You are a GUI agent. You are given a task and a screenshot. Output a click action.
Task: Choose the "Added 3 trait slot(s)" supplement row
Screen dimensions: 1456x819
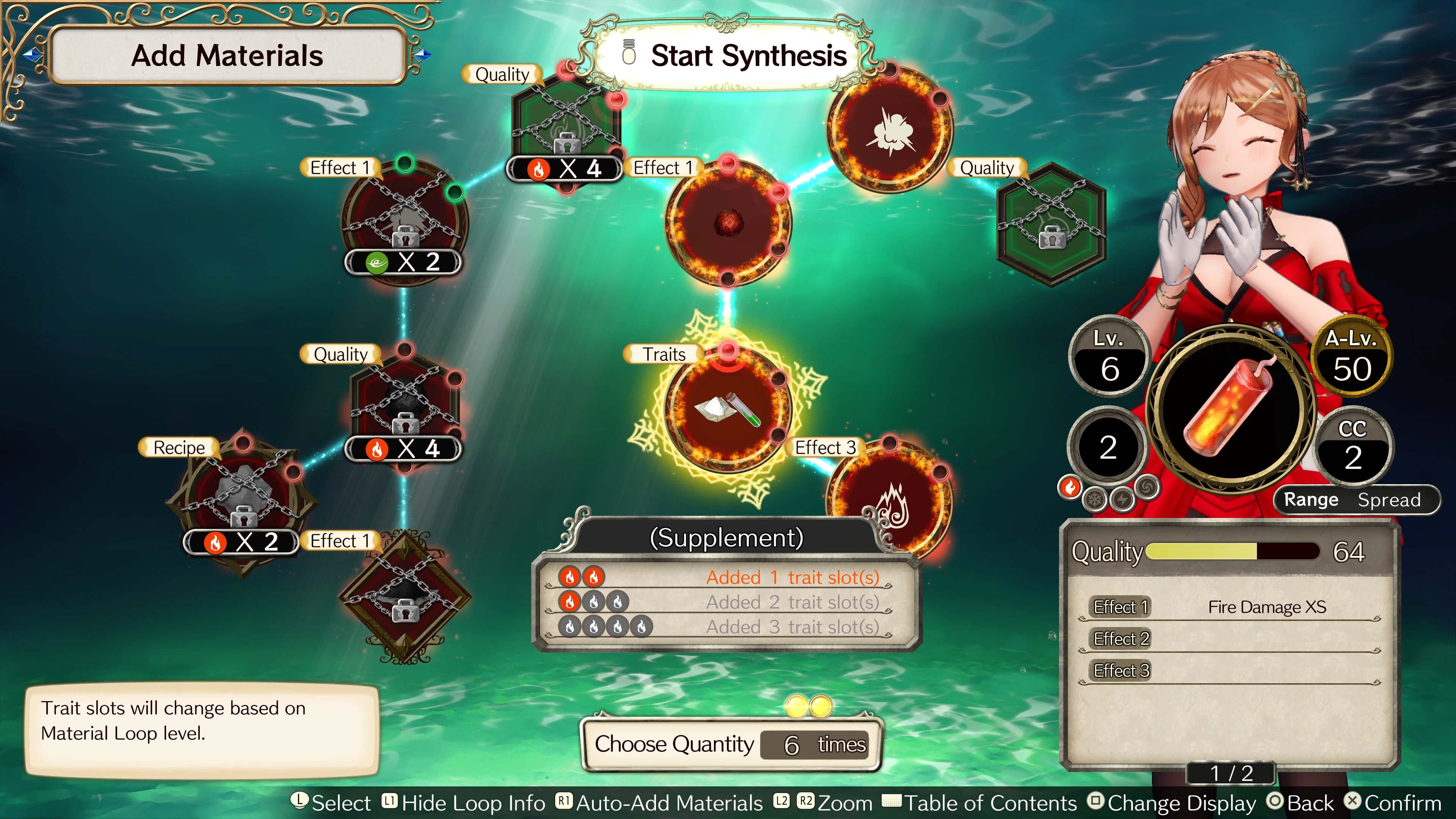(726, 626)
